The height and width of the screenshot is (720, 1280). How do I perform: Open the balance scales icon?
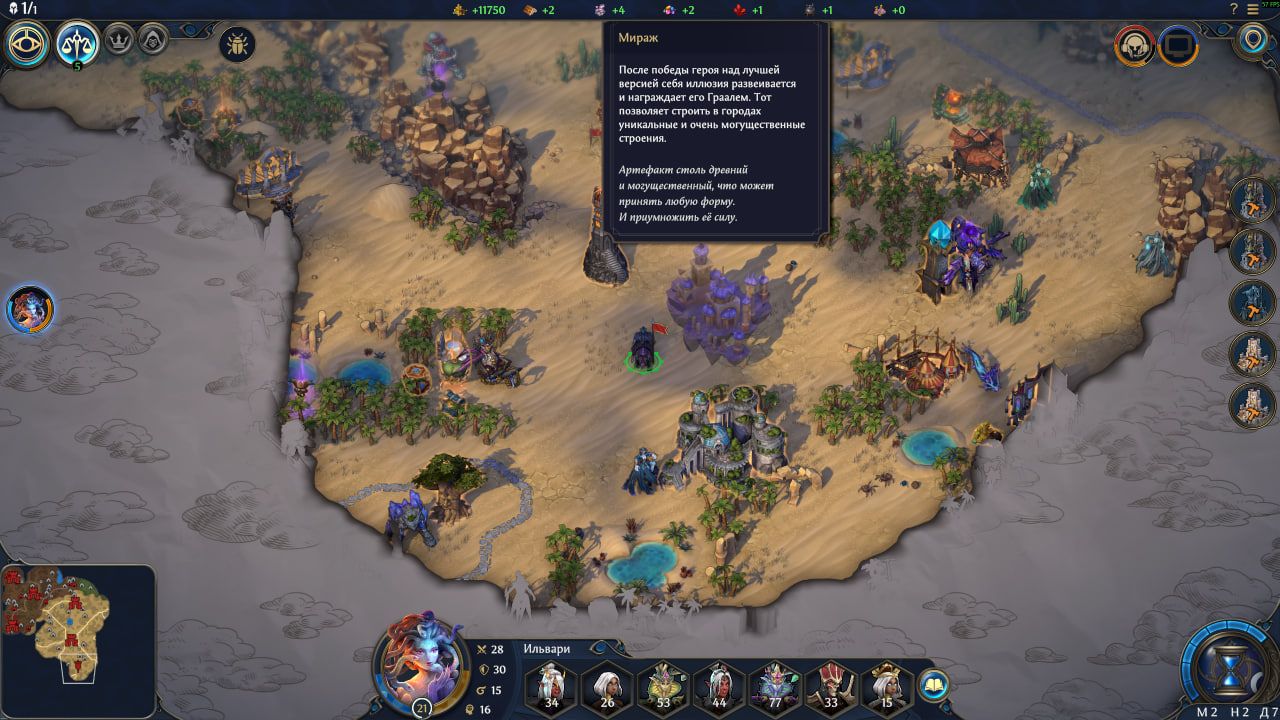point(77,44)
